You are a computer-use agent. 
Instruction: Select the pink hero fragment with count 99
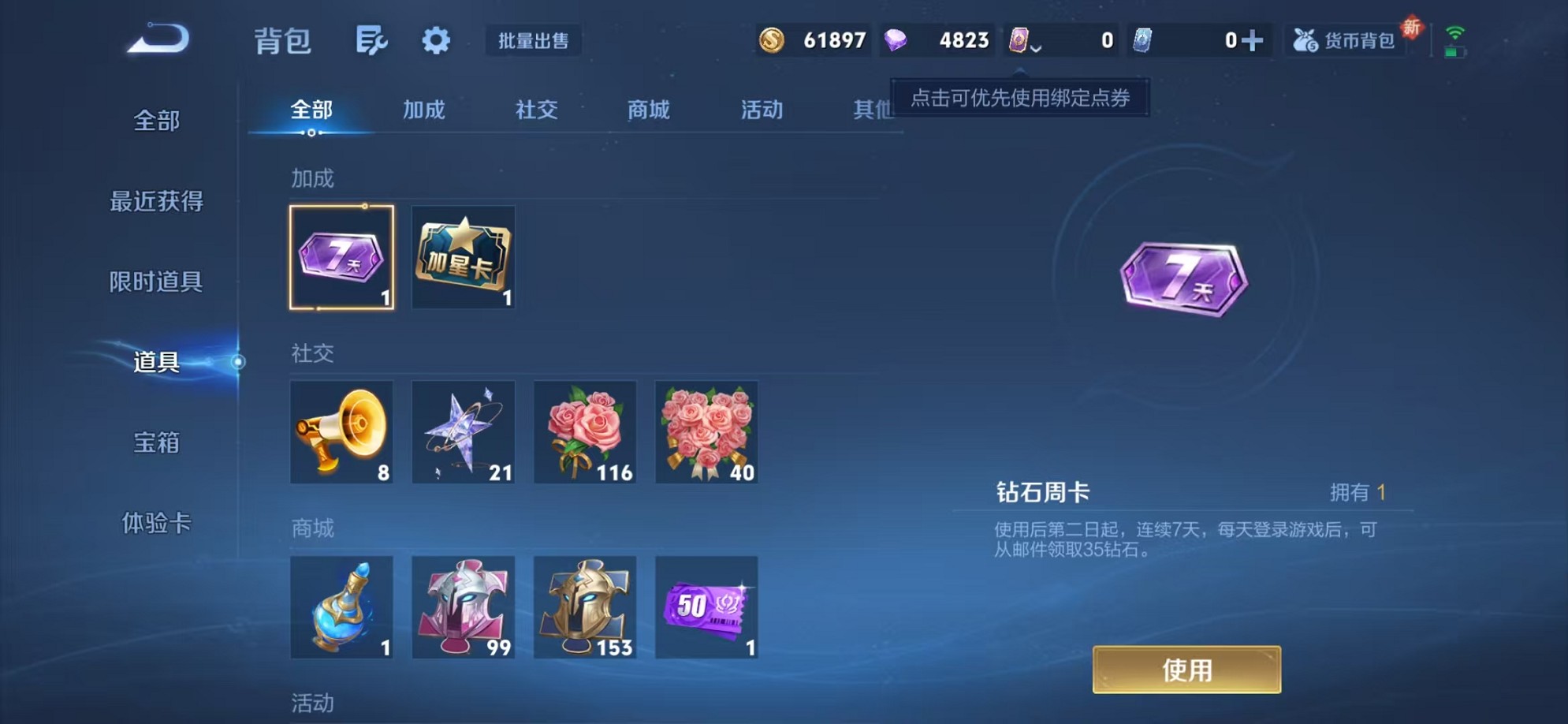[464, 607]
